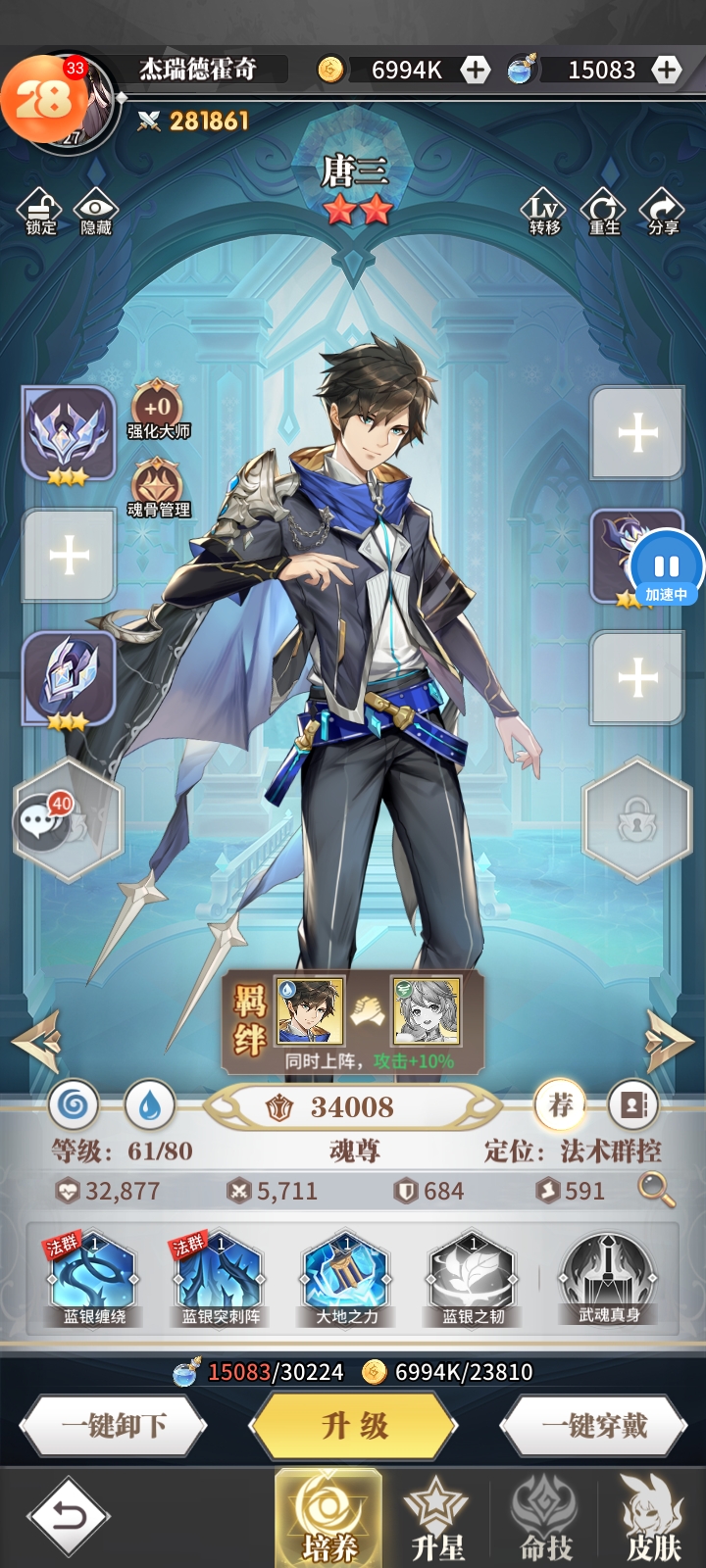The height and width of the screenshot is (1568, 706).
Task: Tap the 升级 level-up button
Action: [354, 1426]
